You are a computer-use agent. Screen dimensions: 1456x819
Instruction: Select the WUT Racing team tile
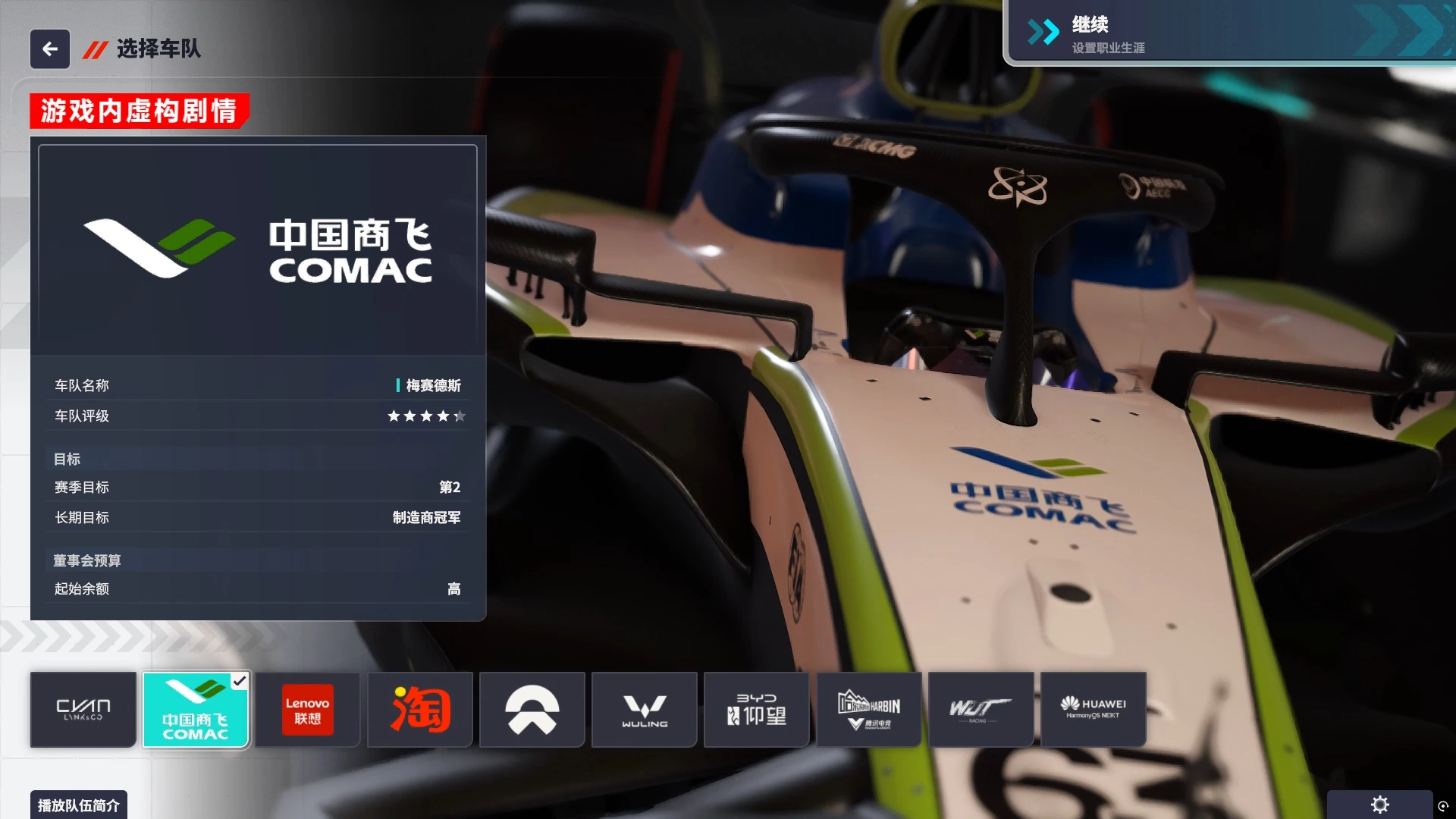(981, 710)
